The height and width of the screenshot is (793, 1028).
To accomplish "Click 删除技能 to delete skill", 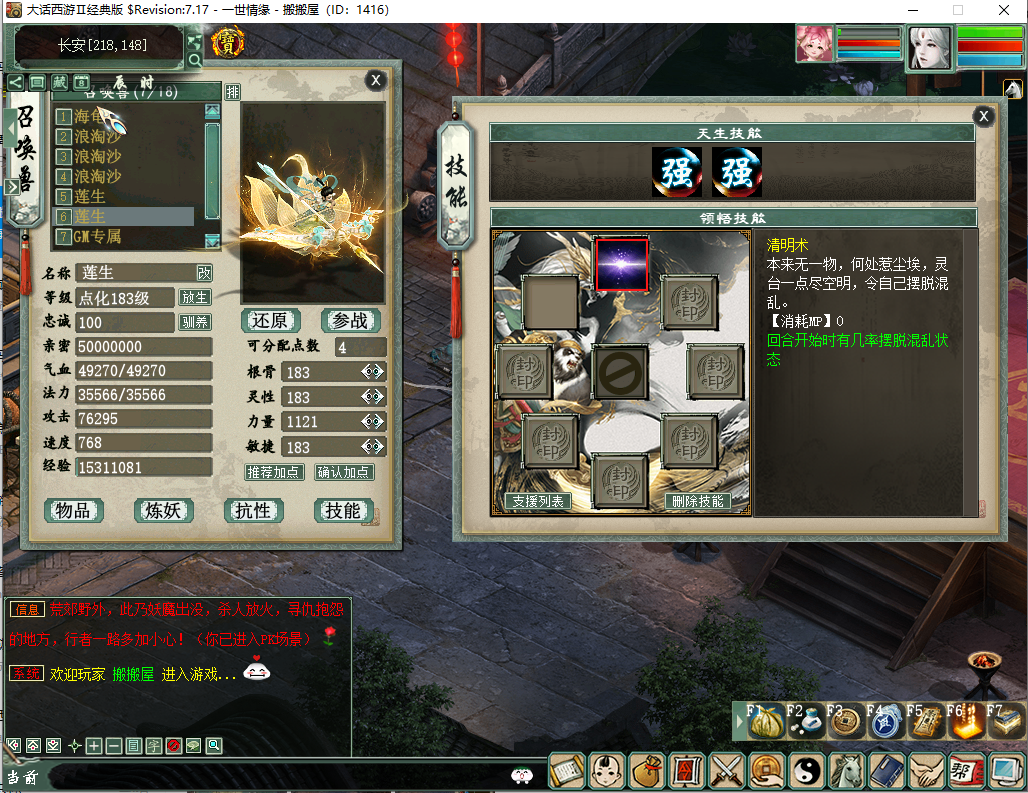I will [x=697, y=501].
